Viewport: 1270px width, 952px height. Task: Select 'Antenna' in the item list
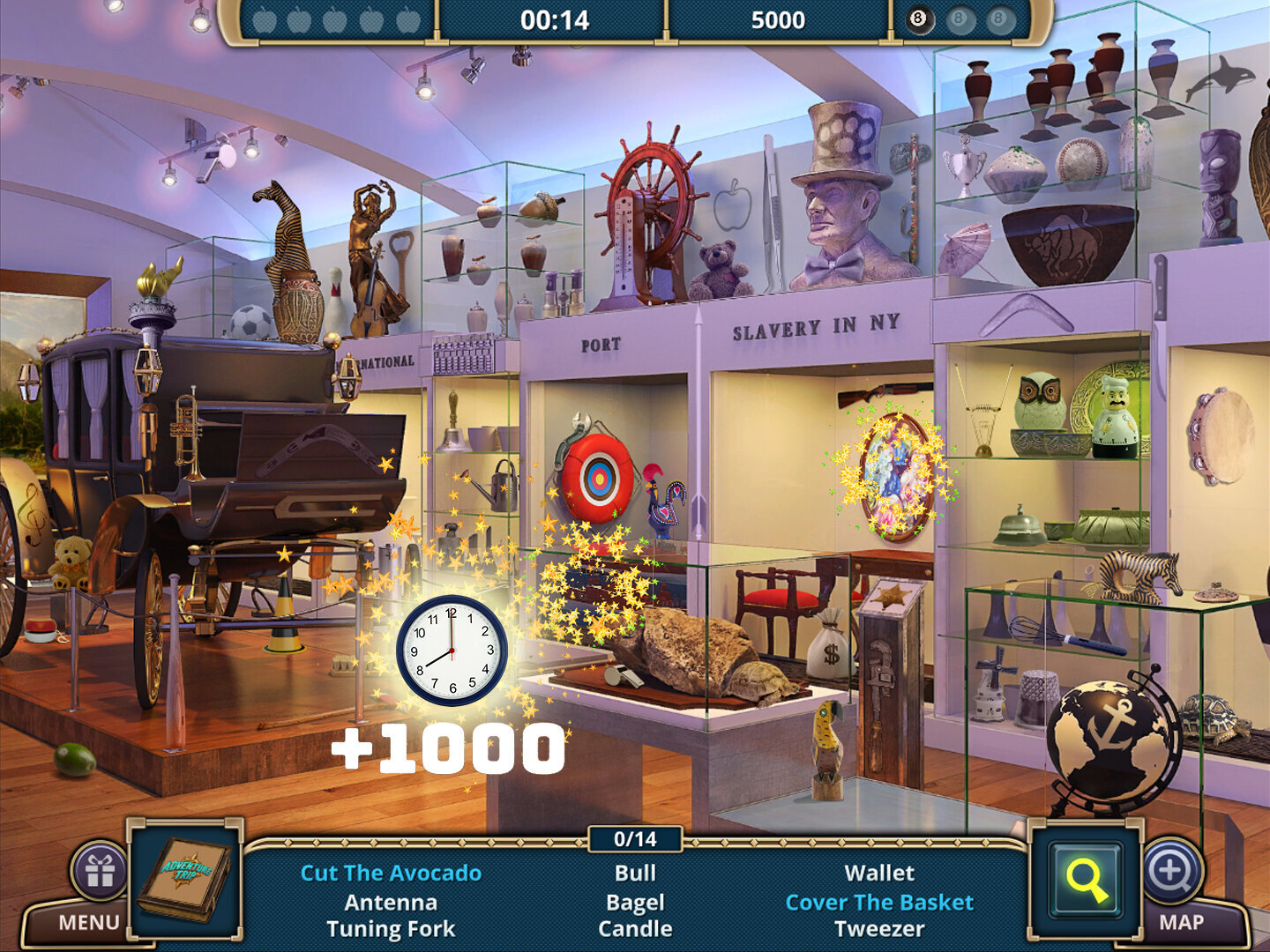click(391, 902)
